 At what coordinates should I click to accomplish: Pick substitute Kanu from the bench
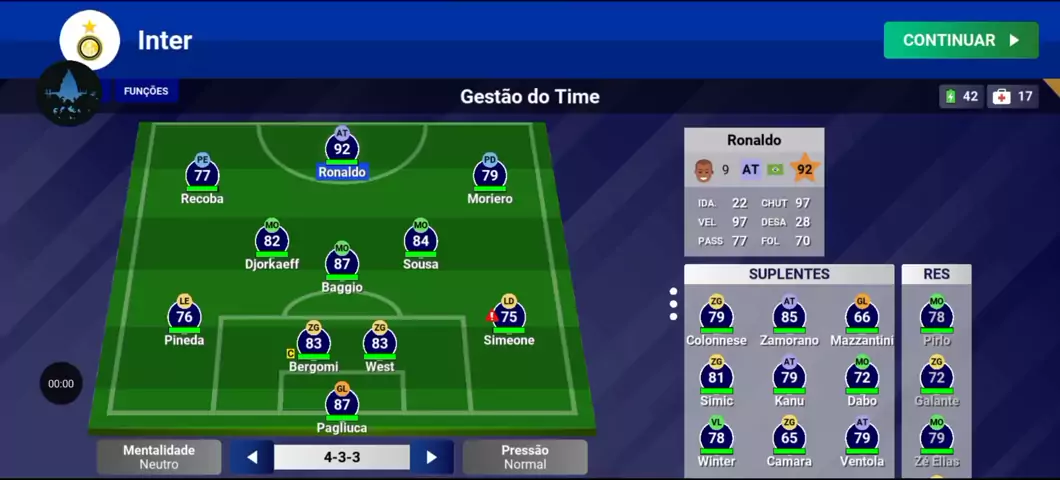pyautogui.click(x=789, y=379)
